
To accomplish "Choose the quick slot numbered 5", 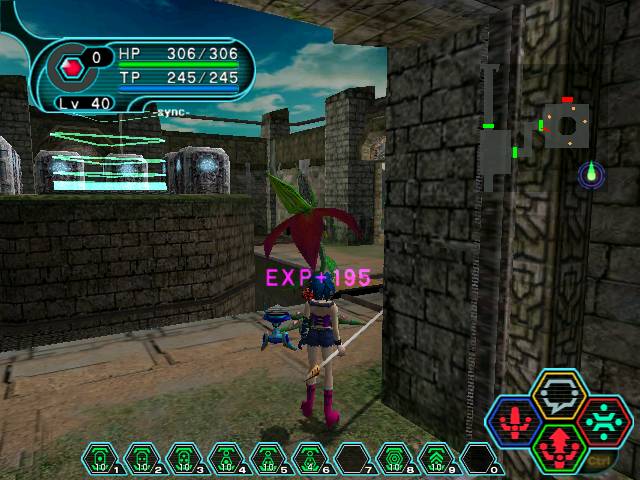I will [x=268, y=459].
